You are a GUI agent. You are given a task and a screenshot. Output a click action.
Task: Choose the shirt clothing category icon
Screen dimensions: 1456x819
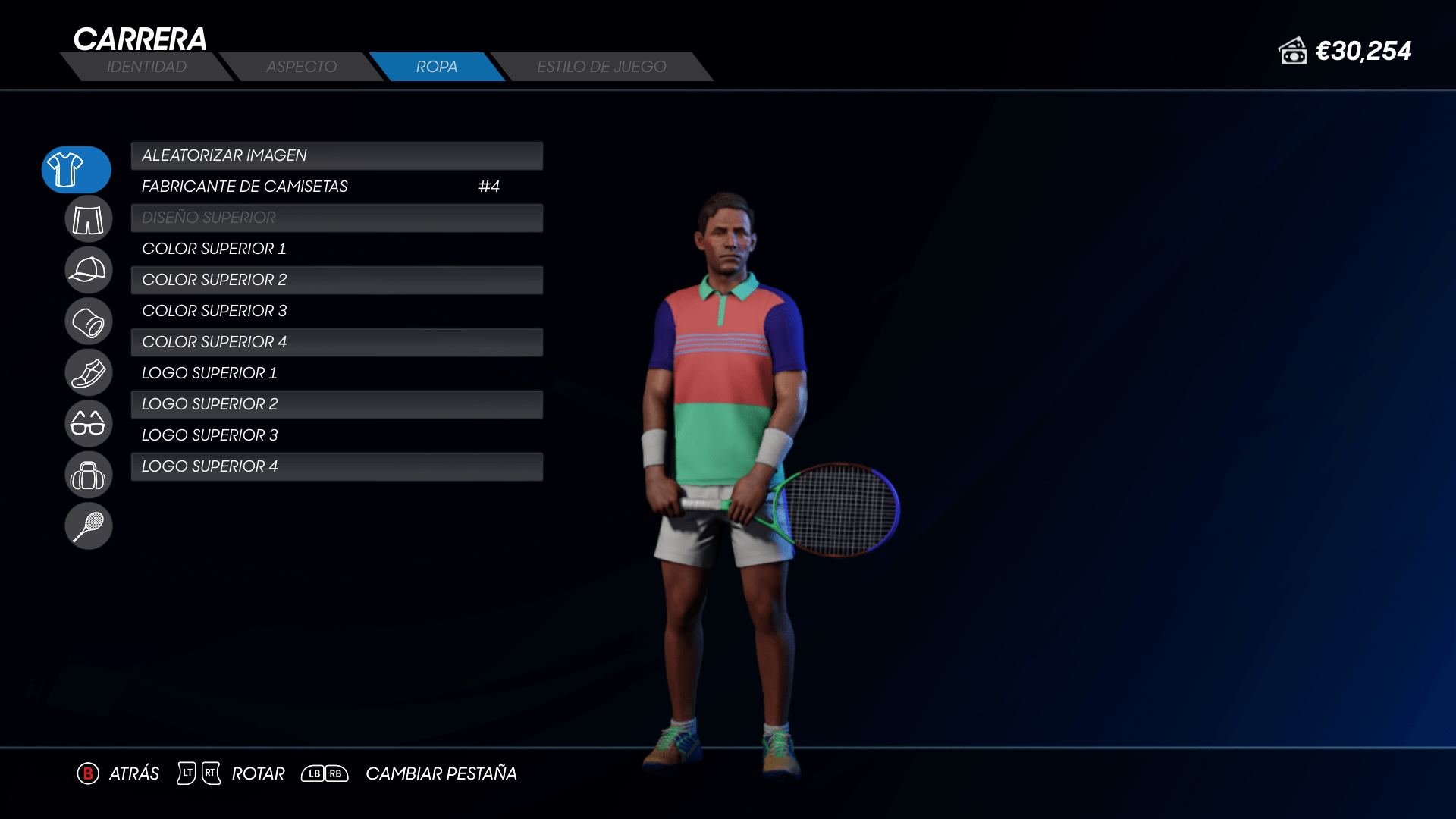(x=76, y=169)
